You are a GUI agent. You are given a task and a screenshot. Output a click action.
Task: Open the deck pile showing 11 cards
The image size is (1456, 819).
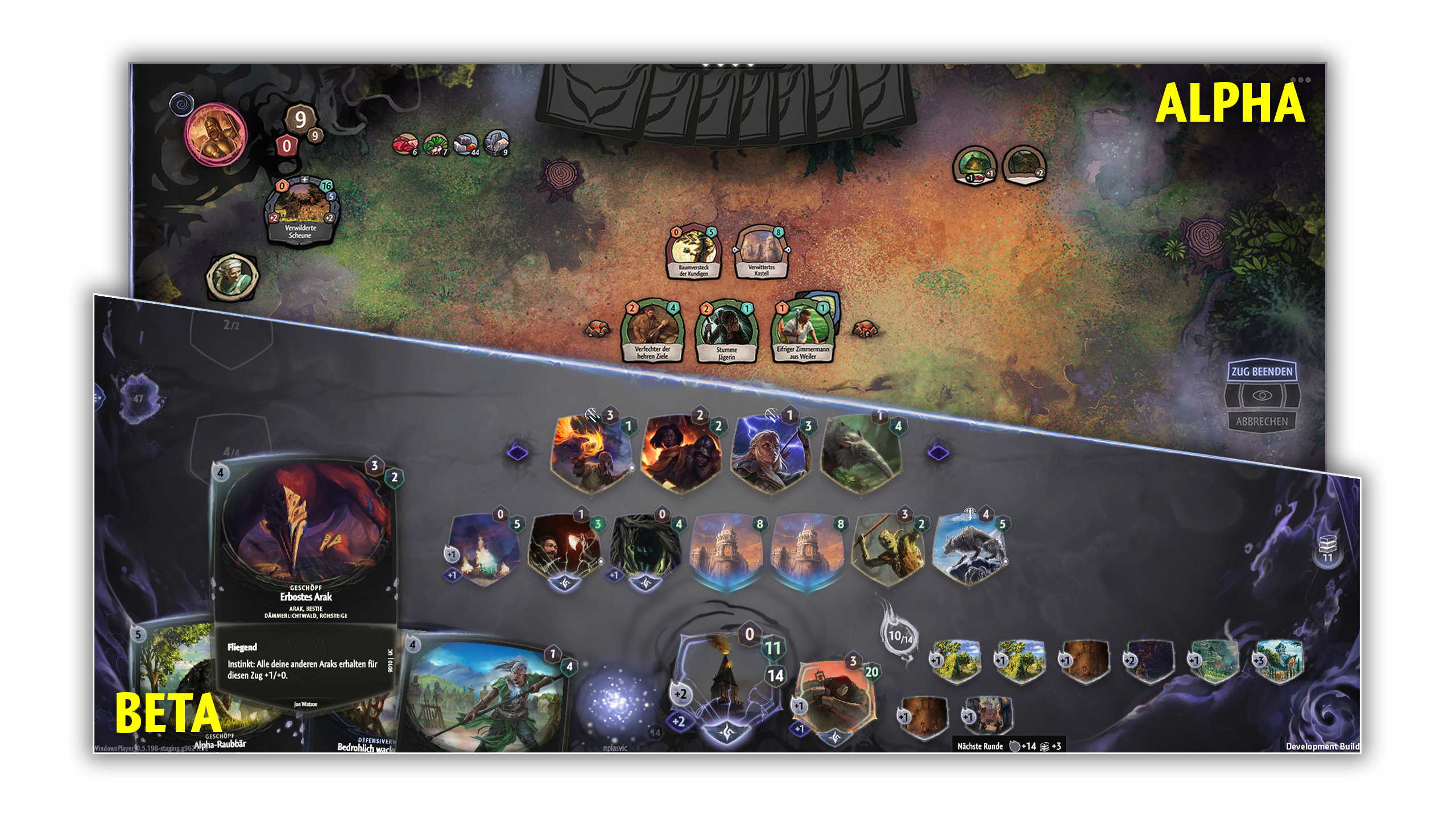[x=1327, y=547]
